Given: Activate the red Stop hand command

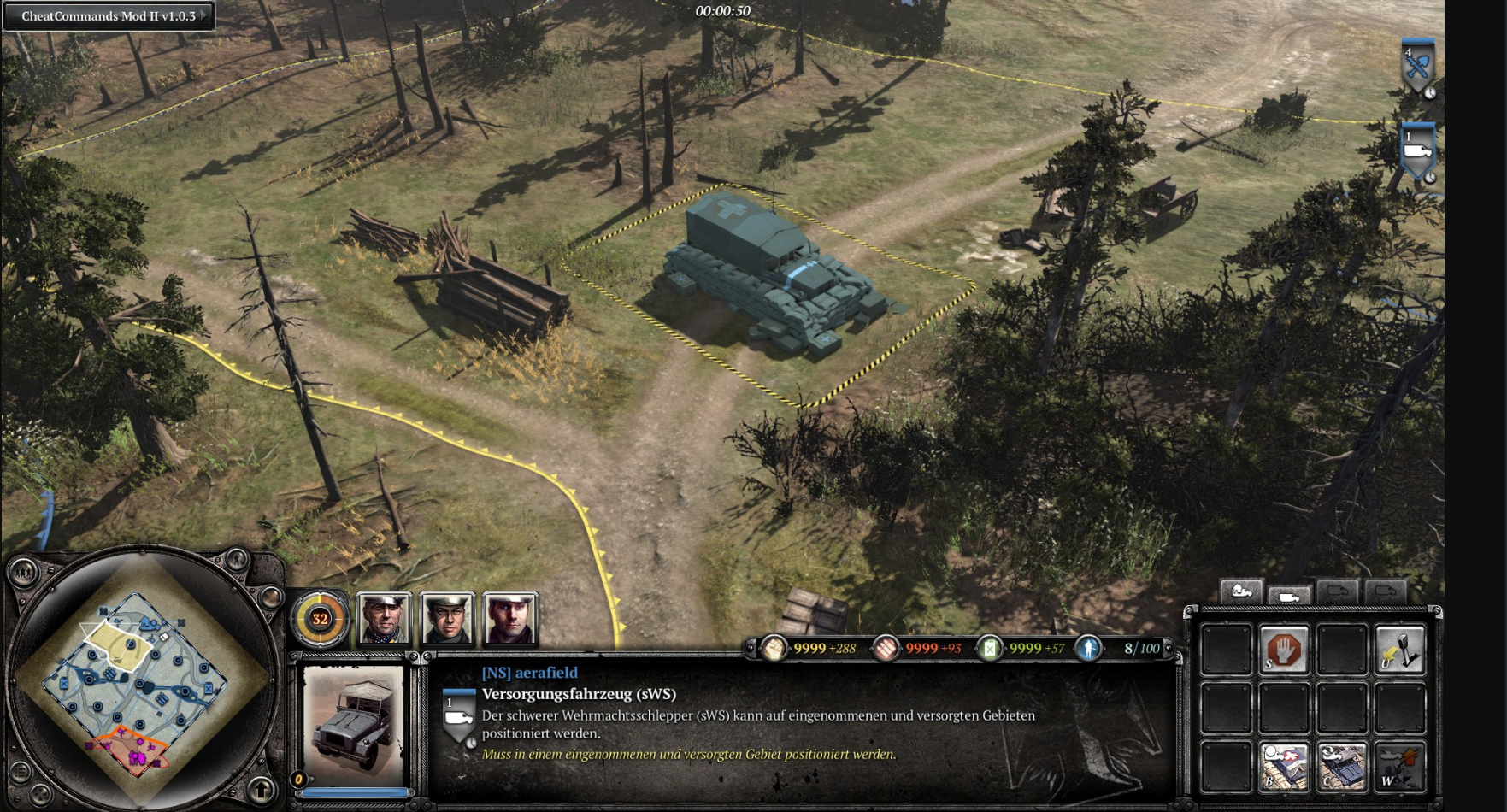Looking at the screenshot, I should [1284, 650].
